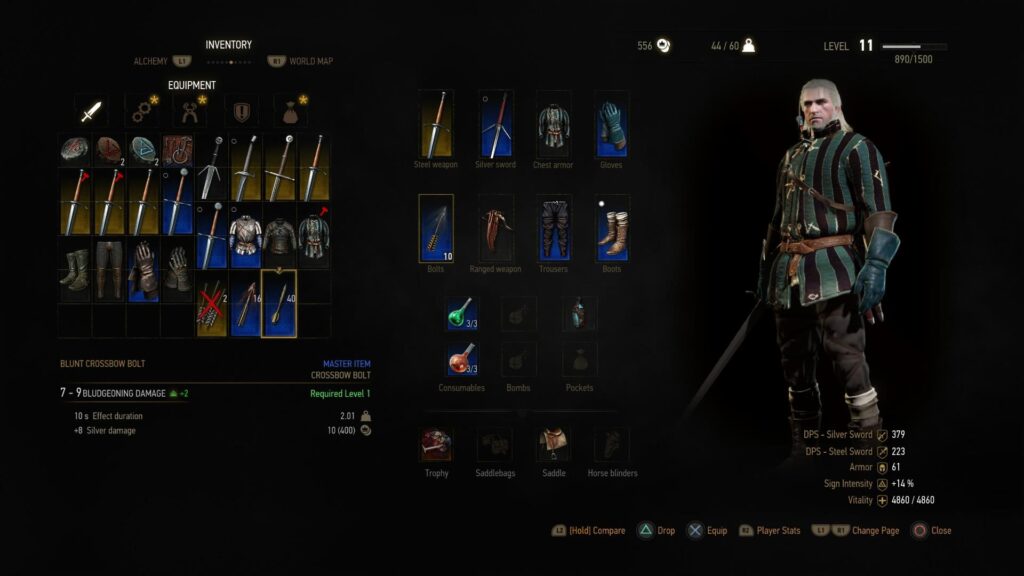Select the equipped silver sword slot
Screen dimensions: 1024x576
coord(495,124)
